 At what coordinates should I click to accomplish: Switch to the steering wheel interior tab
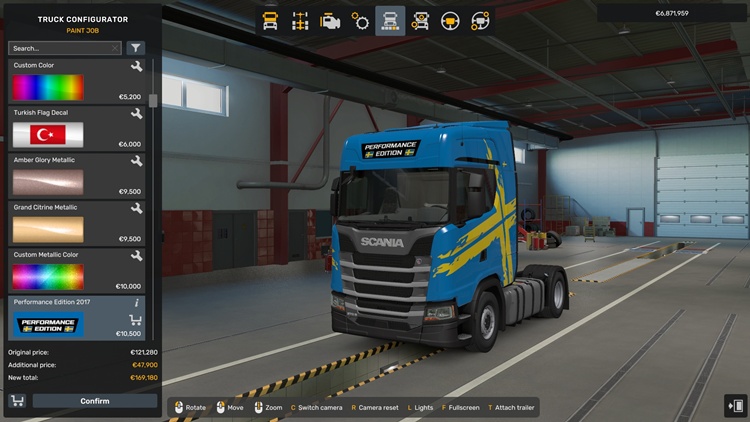[x=451, y=20]
